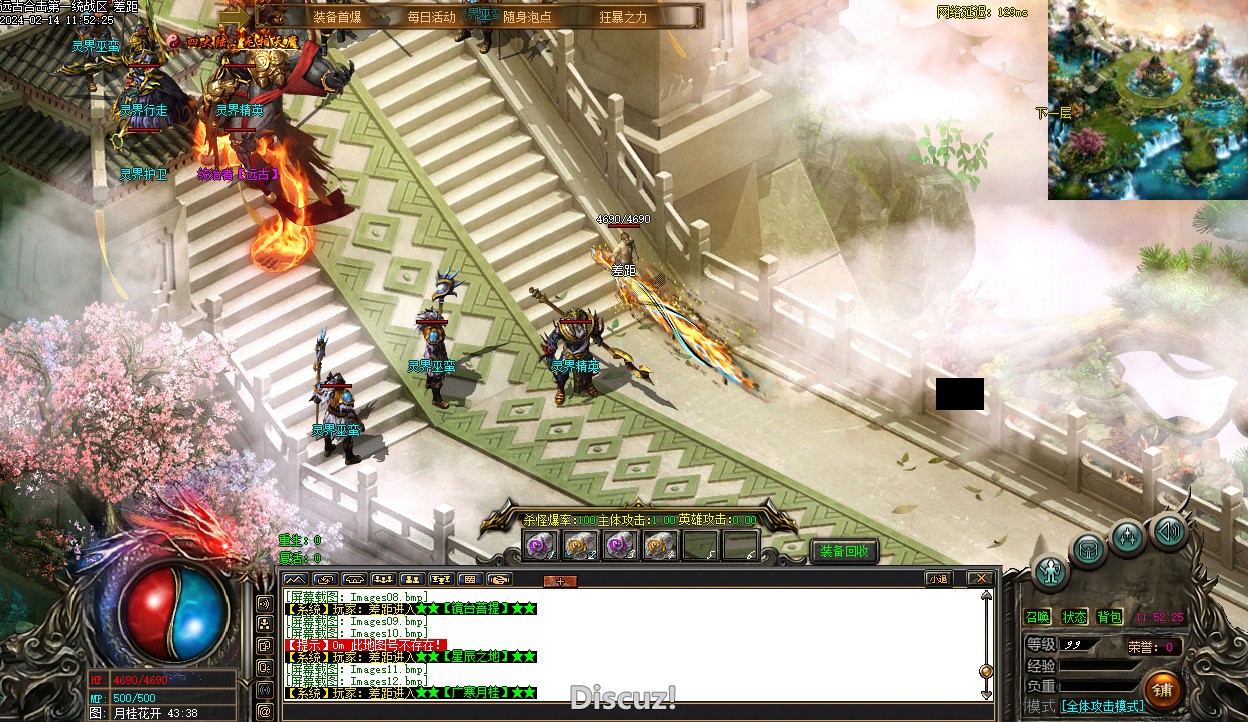Use the orange scroll in hotbar slot 4

coord(660,546)
